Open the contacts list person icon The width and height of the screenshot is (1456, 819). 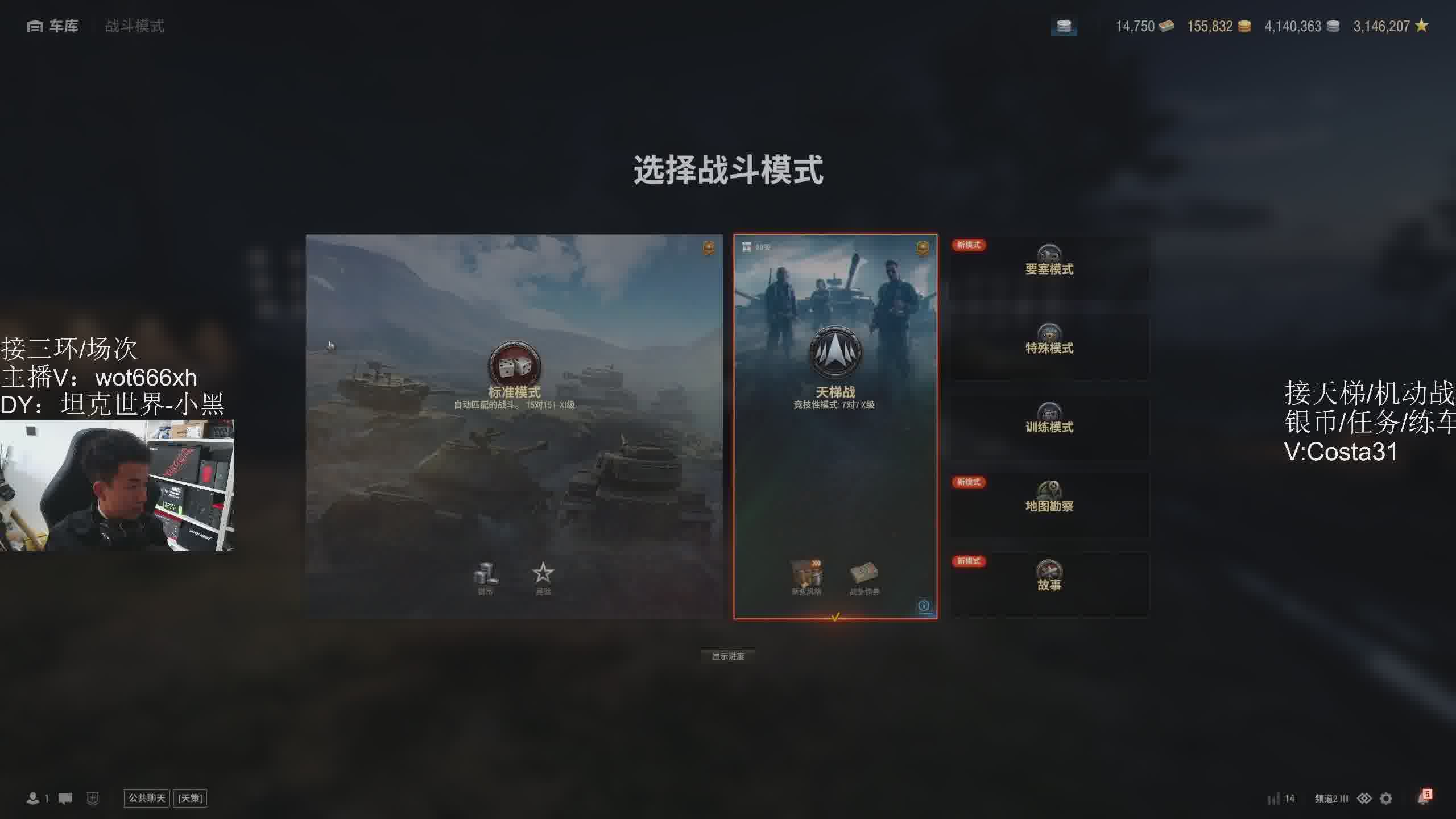pyautogui.click(x=33, y=799)
